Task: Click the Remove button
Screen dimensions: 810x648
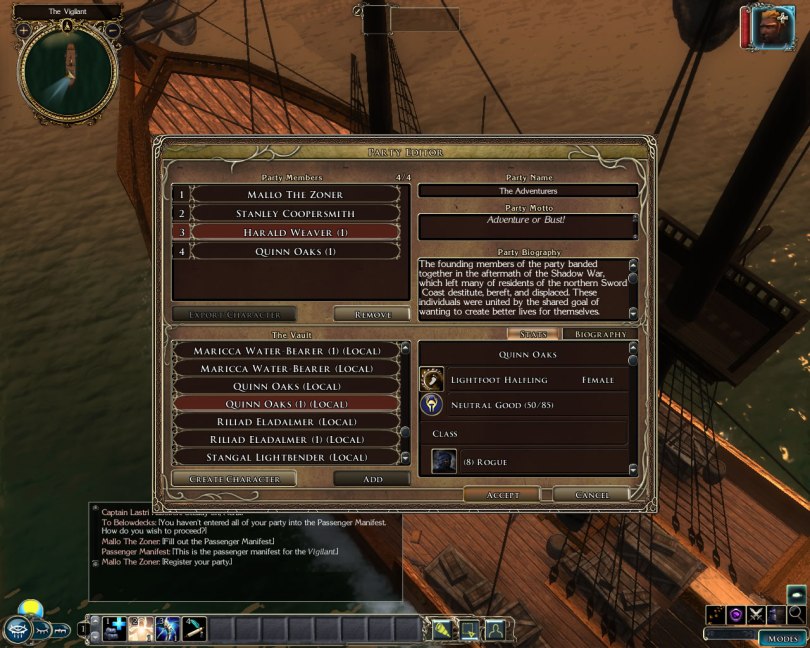Action: coord(372,314)
